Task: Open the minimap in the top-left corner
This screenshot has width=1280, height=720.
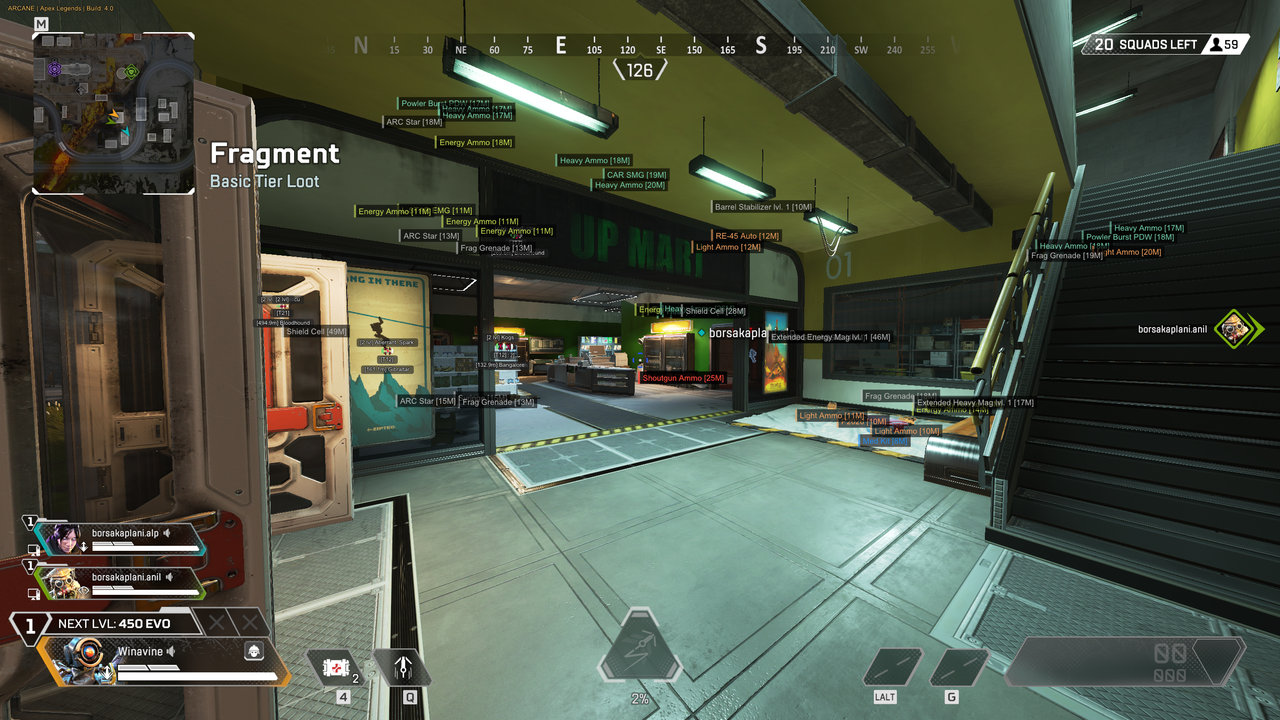Action: click(x=113, y=112)
